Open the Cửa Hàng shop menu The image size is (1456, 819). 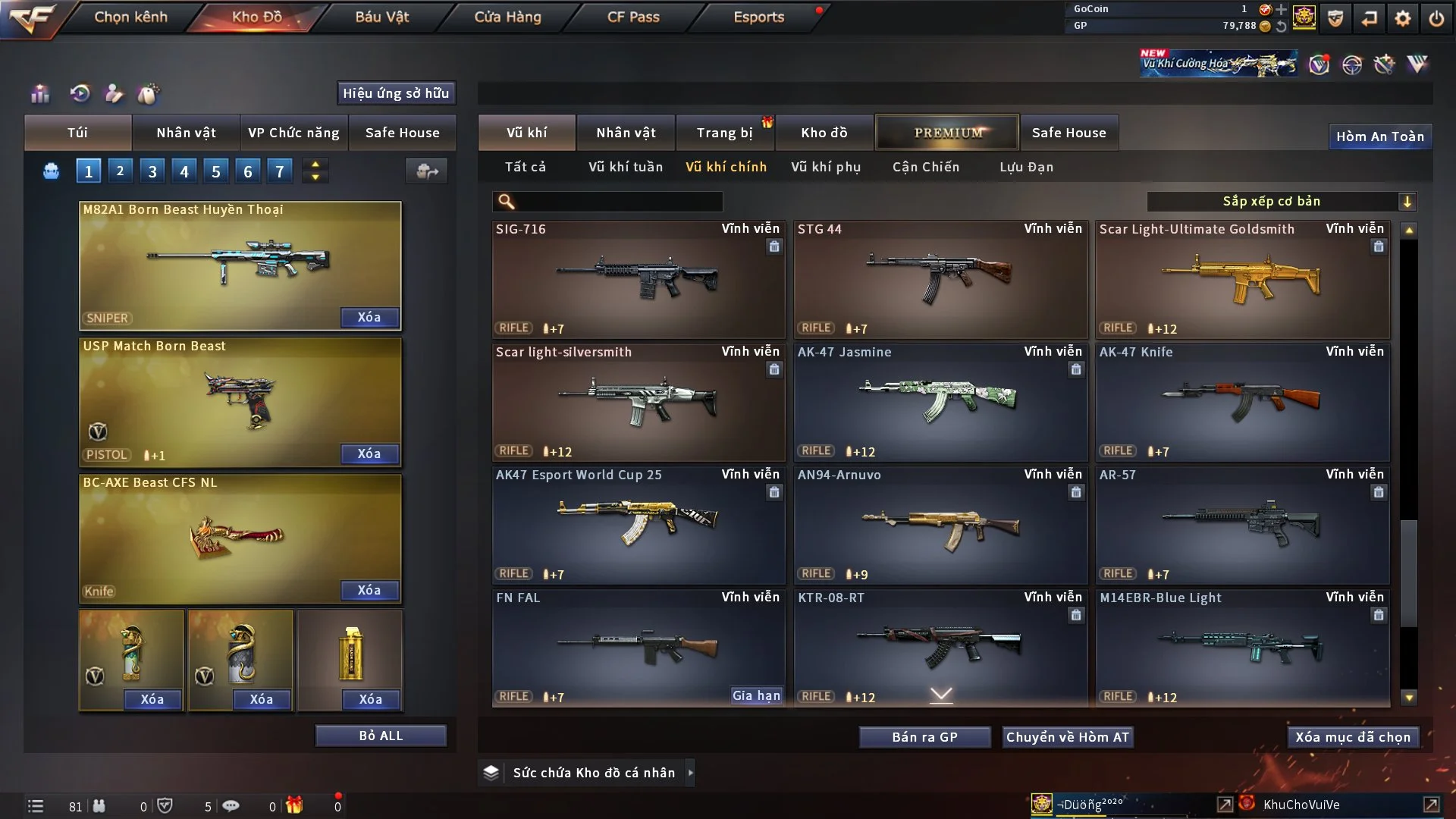click(x=507, y=17)
